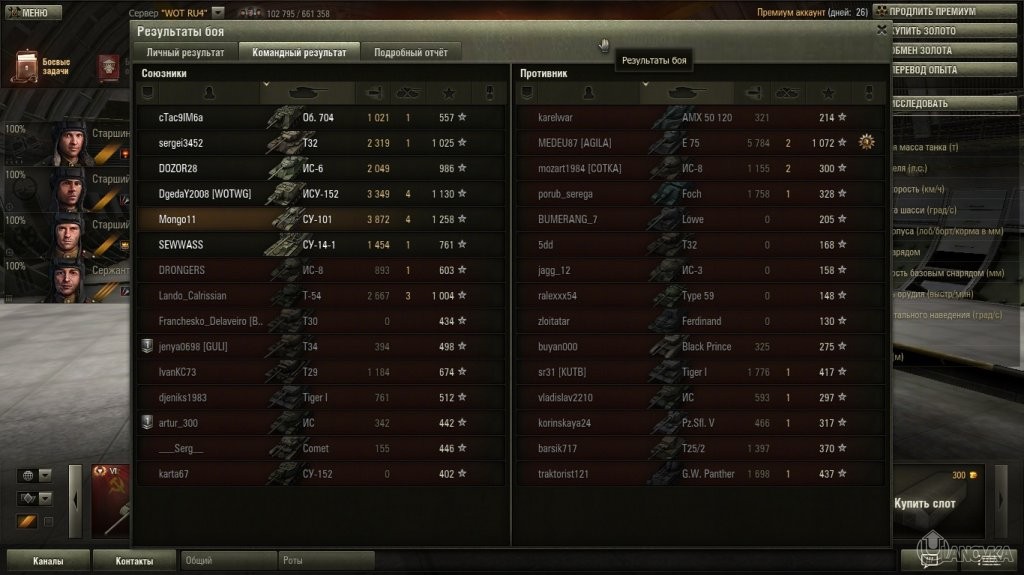Screen dimensions: 1024x575
Task: Close the battle results window
Action: click(x=881, y=30)
